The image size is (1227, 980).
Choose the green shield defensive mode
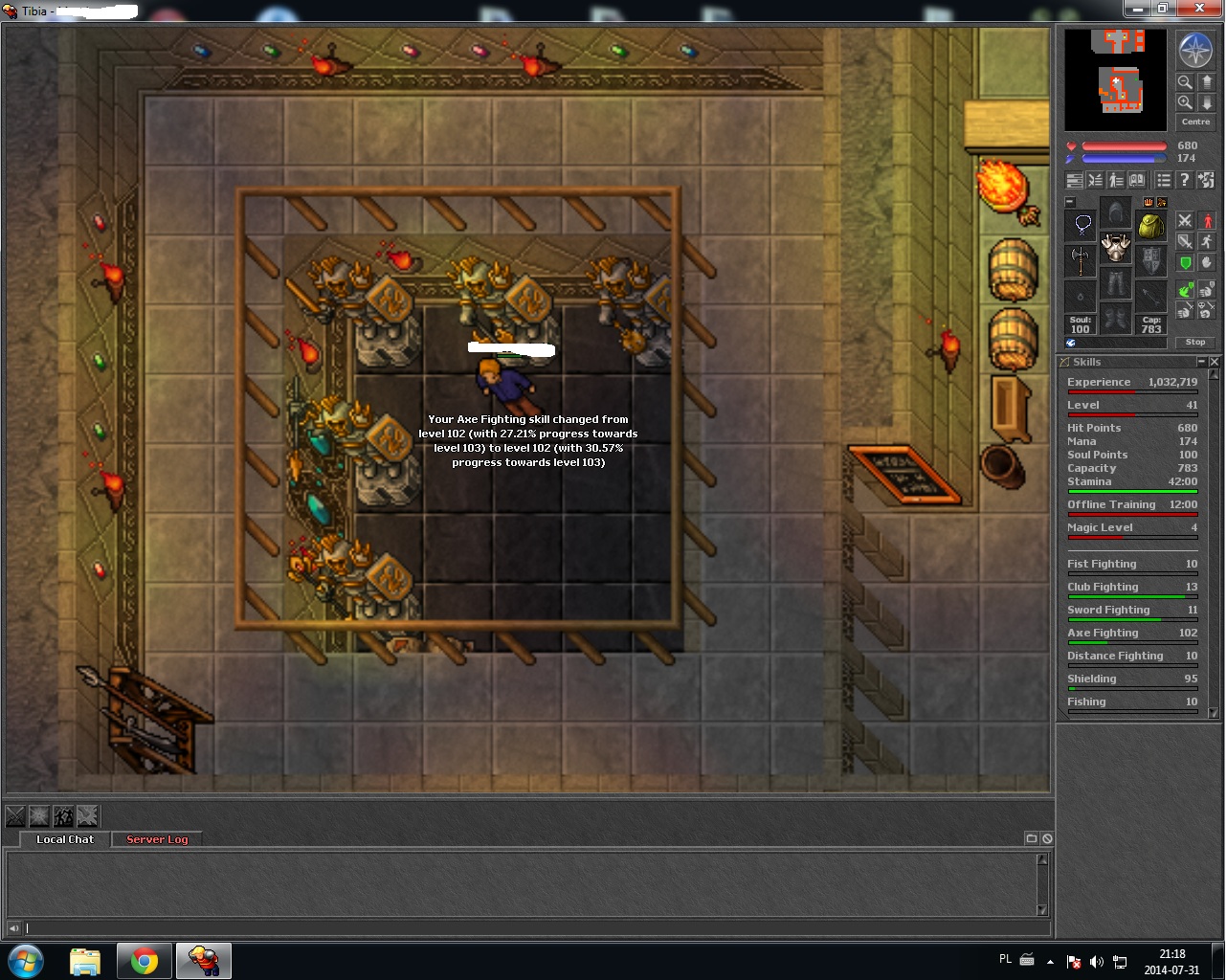pos(1185,262)
